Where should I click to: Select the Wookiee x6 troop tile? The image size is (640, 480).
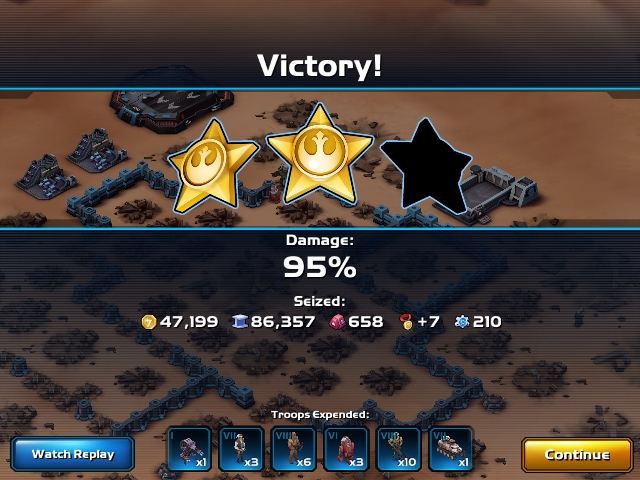click(294, 449)
